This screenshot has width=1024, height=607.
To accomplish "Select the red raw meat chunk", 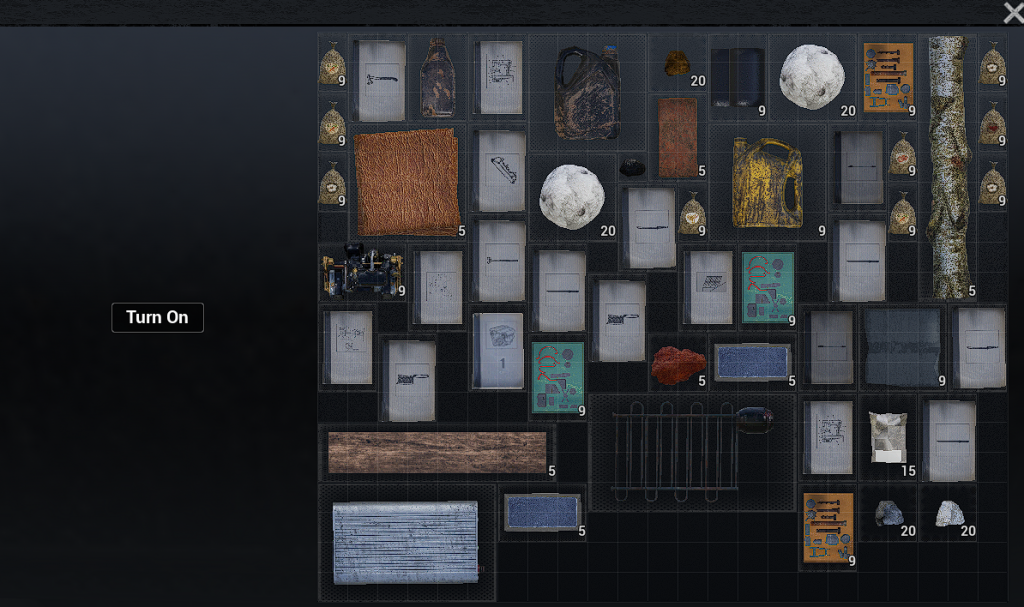I will (679, 365).
